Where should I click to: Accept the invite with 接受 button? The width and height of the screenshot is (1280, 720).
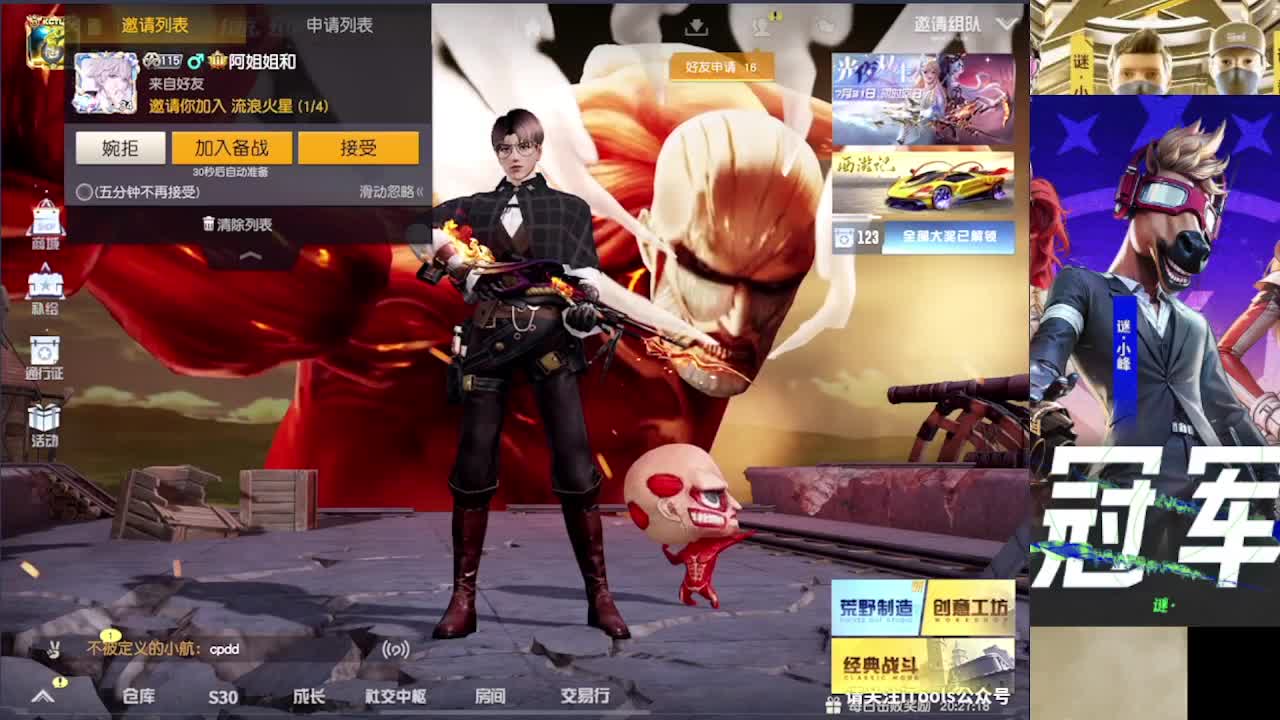(360, 147)
